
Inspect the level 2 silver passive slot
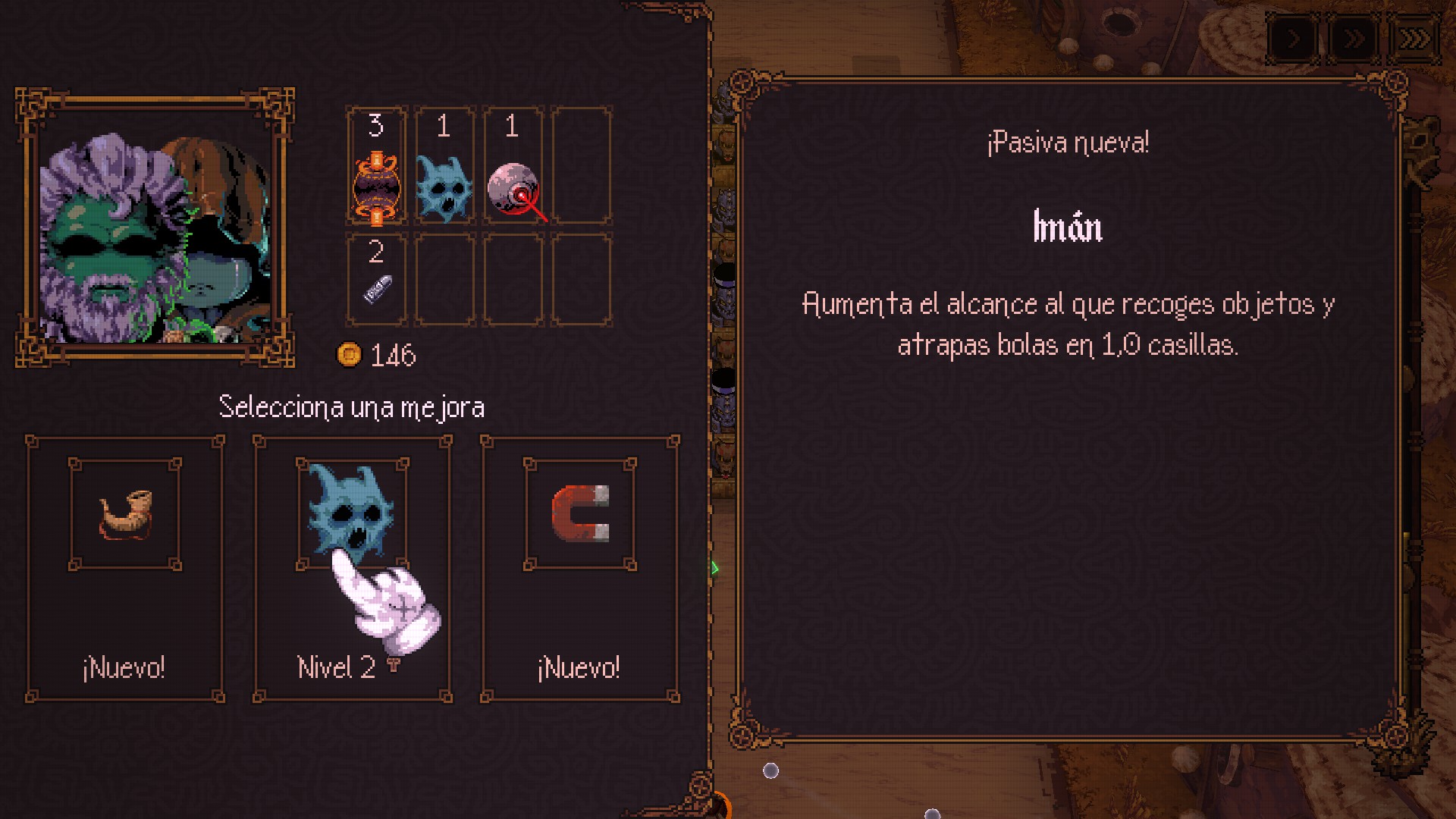click(x=377, y=279)
